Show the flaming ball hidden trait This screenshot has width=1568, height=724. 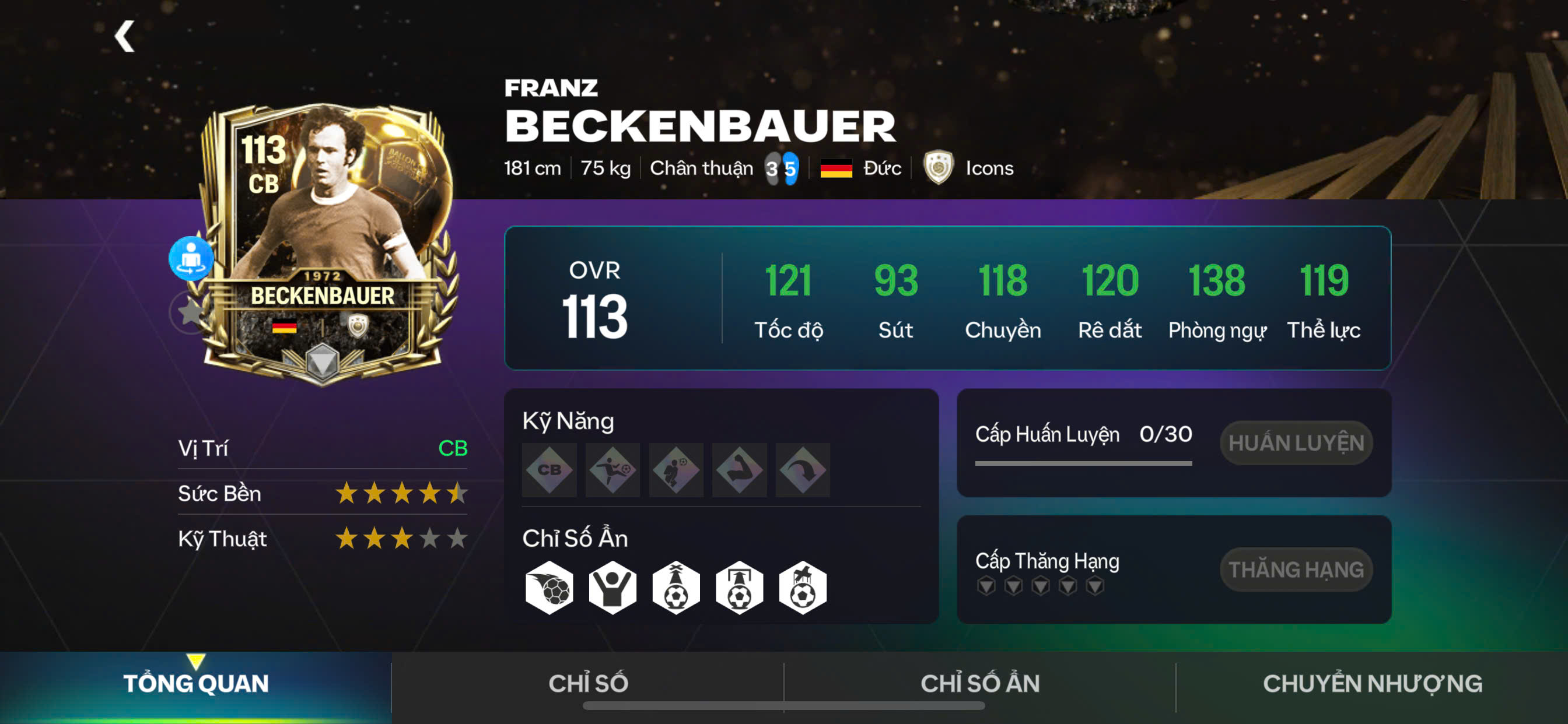point(549,588)
